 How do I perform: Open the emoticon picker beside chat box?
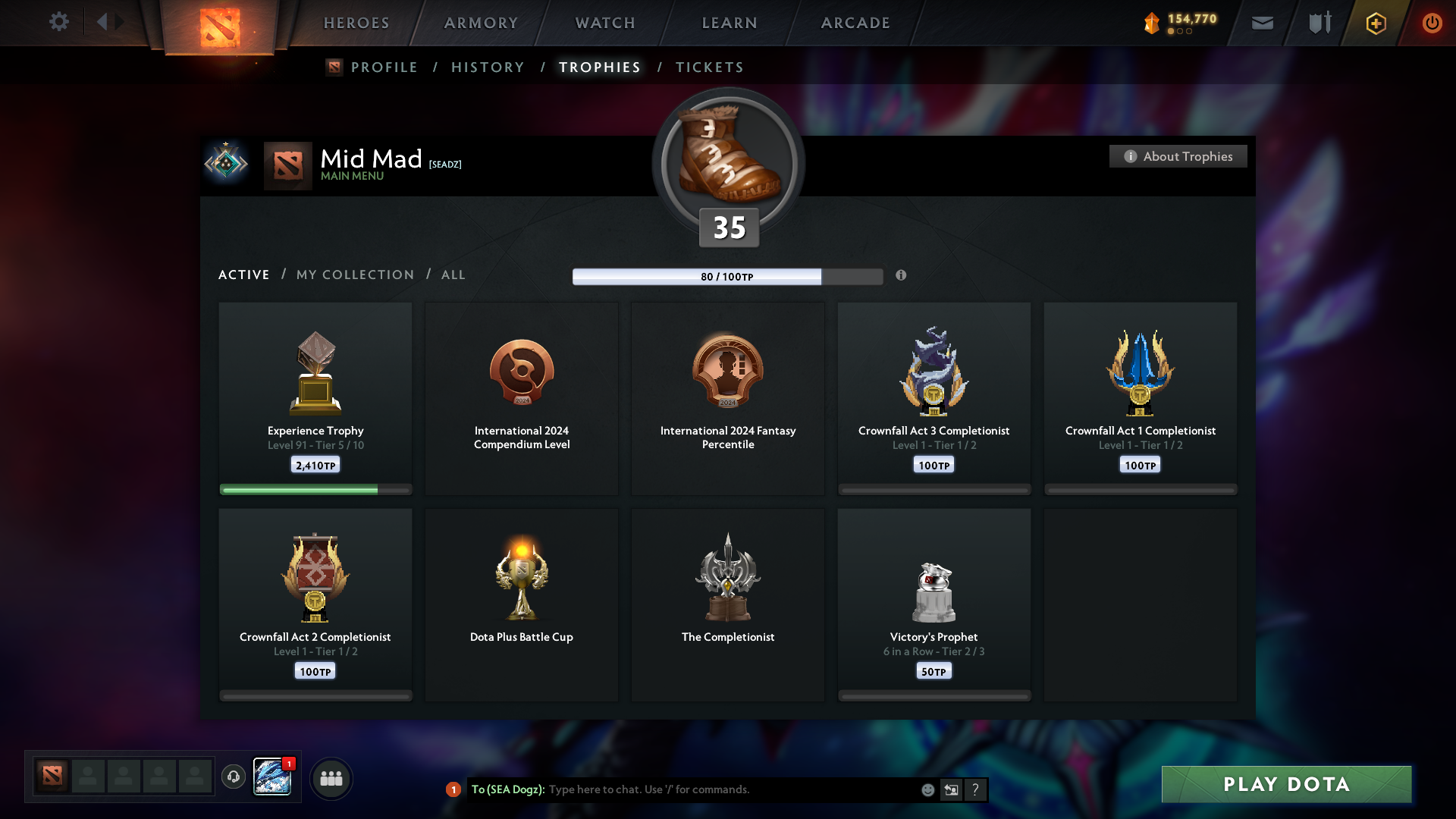click(927, 789)
